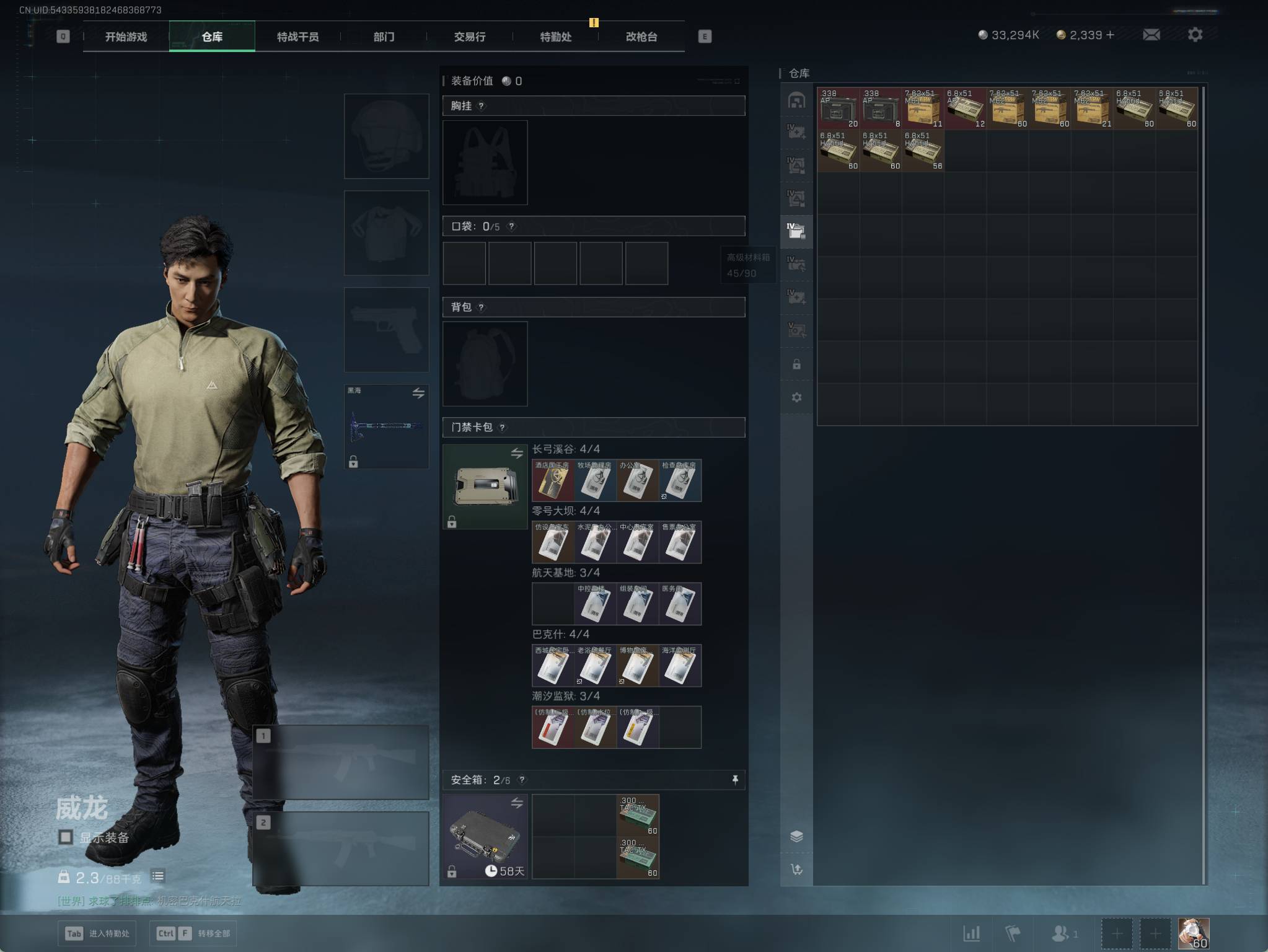Image resolution: width=1268 pixels, height=952 pixels.
Task: Switch to the 特战干员 tab
Action: point(297,37)
